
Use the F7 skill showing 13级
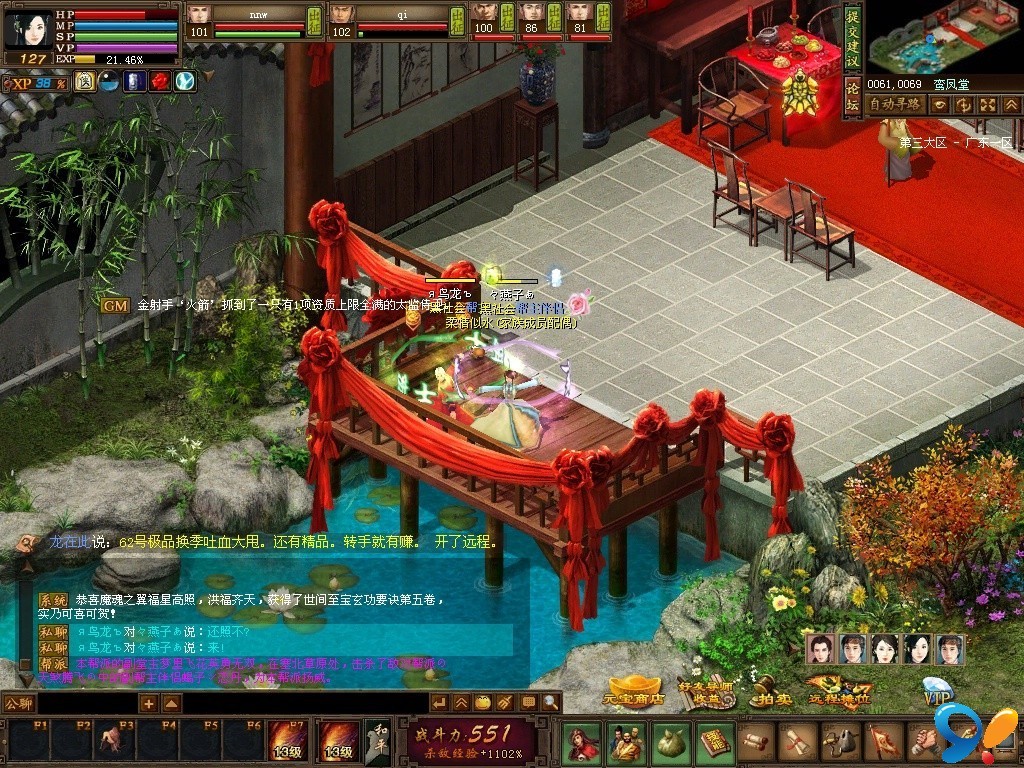click(x=287, y=741)
